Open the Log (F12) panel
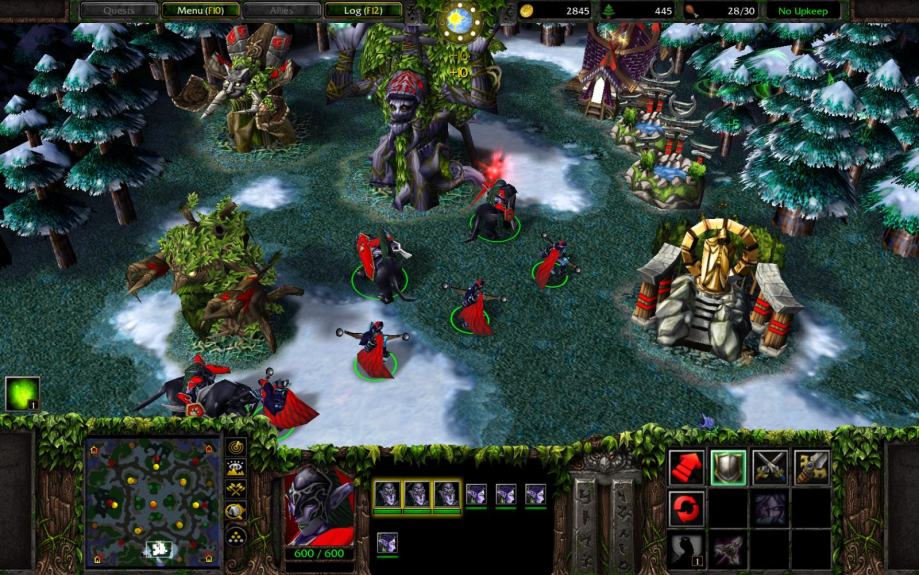Image resolution: width=919 pixels, height=575 pixels. click(x=363, y=11)
